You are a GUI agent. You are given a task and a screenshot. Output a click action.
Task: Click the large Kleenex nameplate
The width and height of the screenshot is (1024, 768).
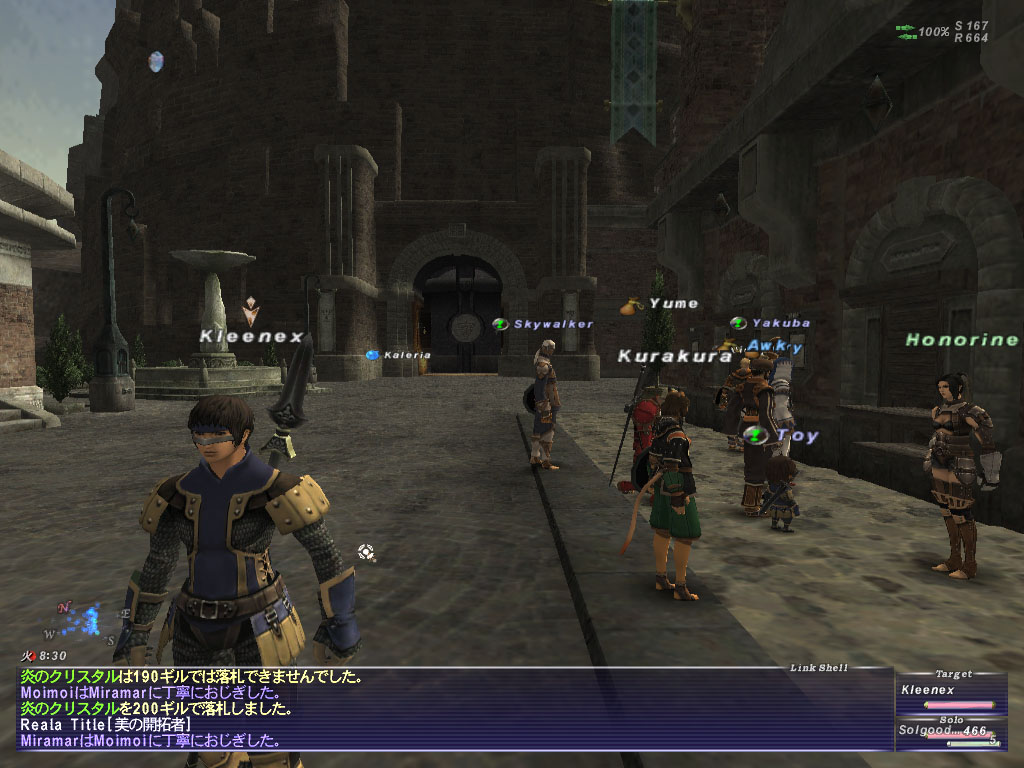click(251, 337)
